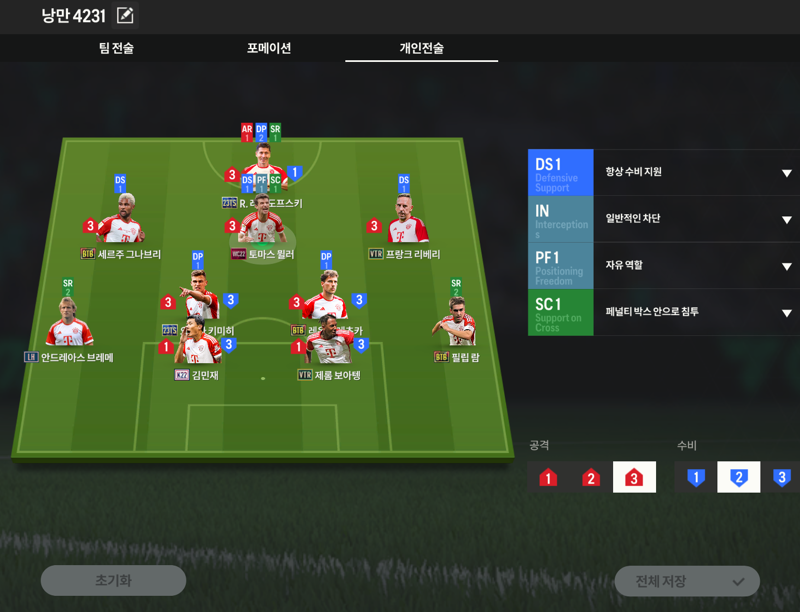Viewport: 800px width, 612px height.
Task: Open the PF1 자유 역할 dropdown
Action: point(786,266)
